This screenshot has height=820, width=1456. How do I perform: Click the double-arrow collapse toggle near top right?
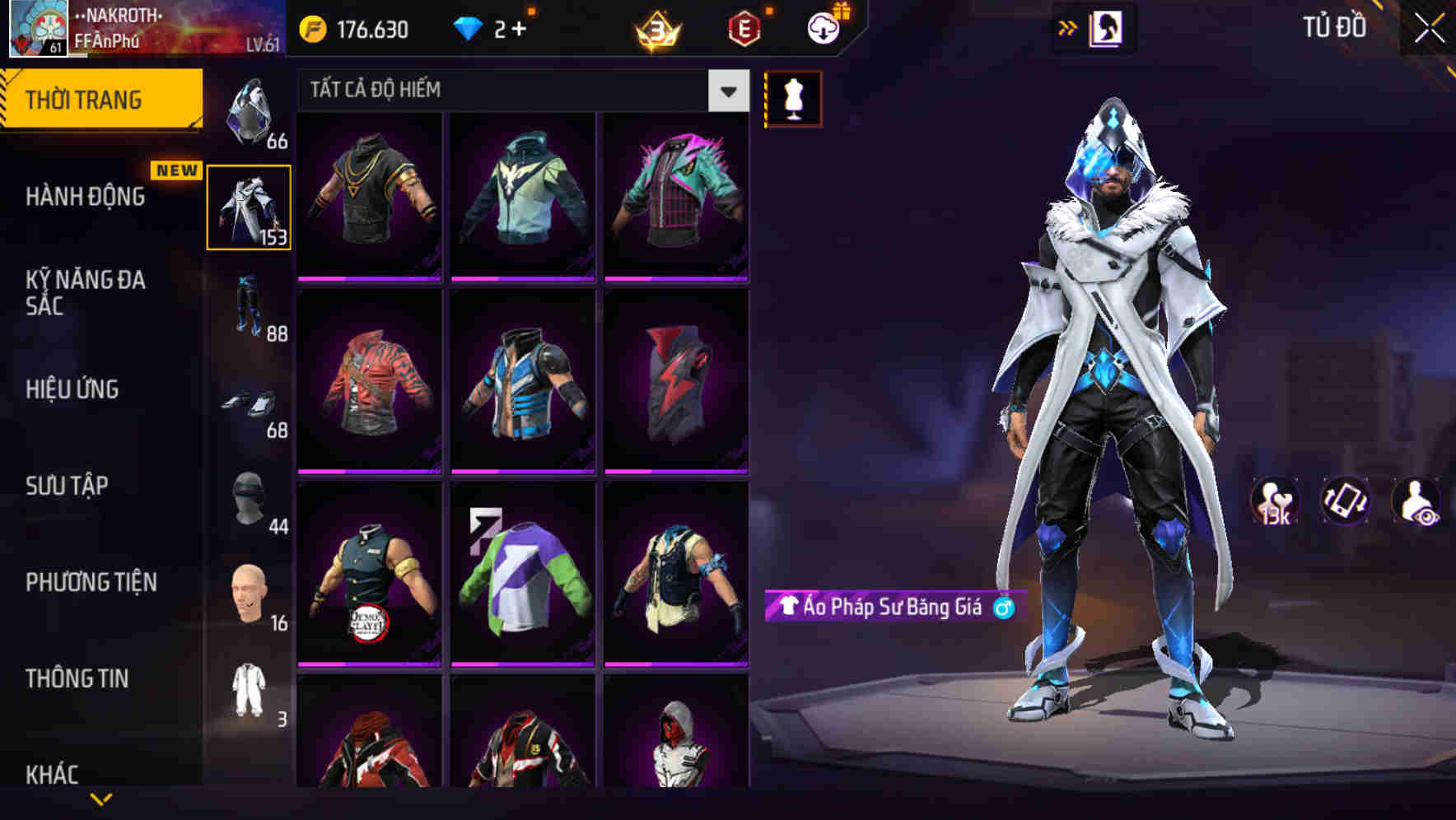point(1068,27)
